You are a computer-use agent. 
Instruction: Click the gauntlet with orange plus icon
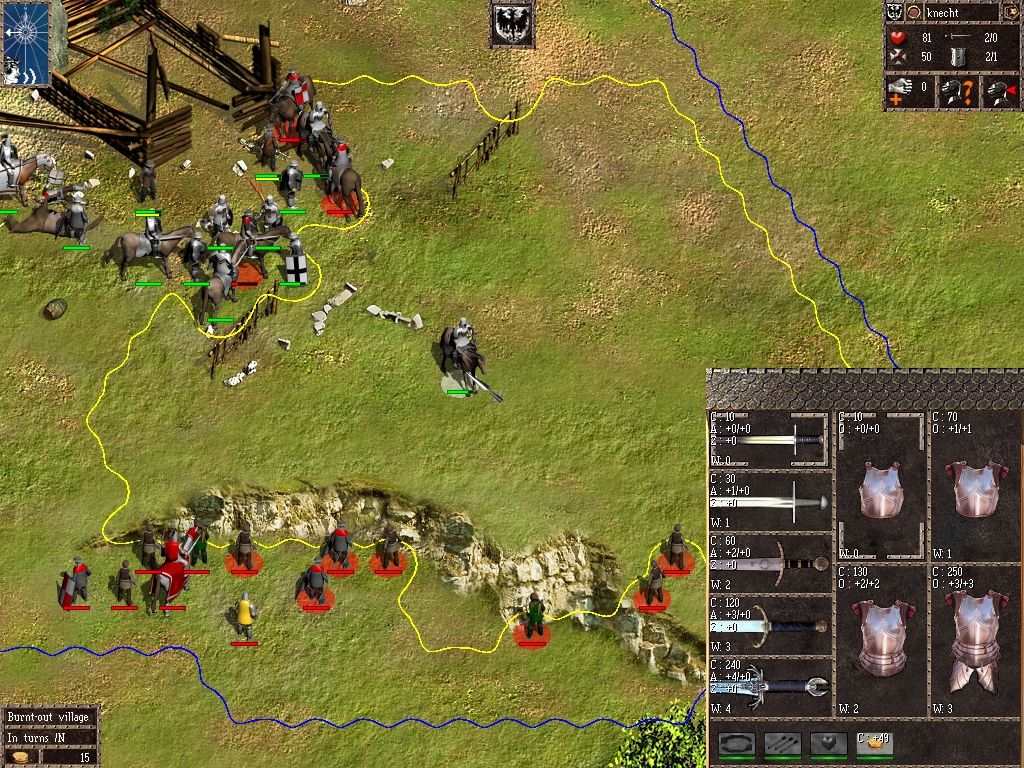901,93
